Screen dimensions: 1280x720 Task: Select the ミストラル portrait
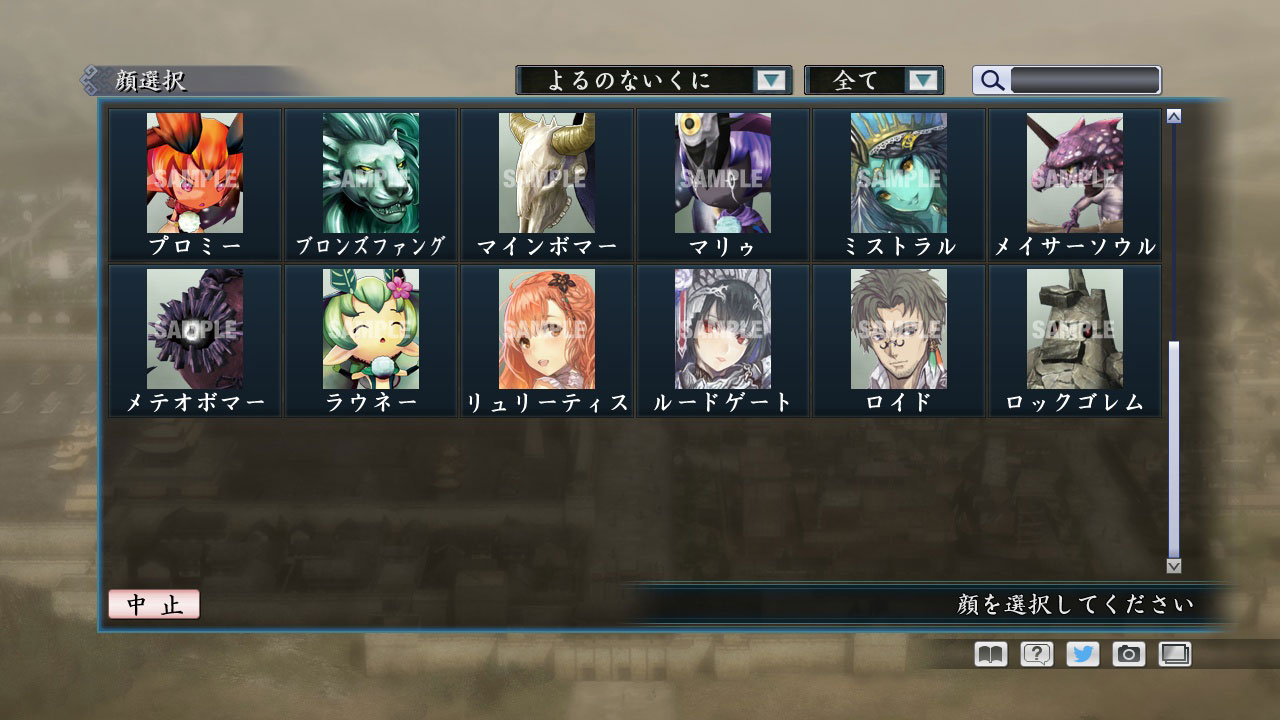coord(896,175)
